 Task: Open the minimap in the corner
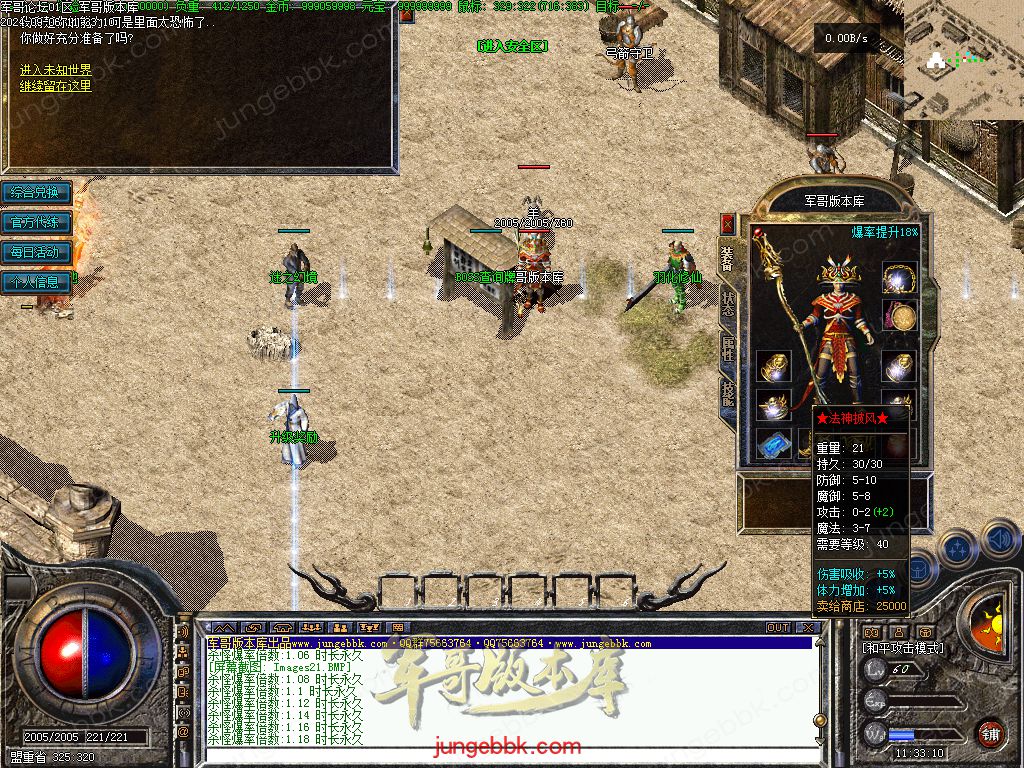[963, 60]
